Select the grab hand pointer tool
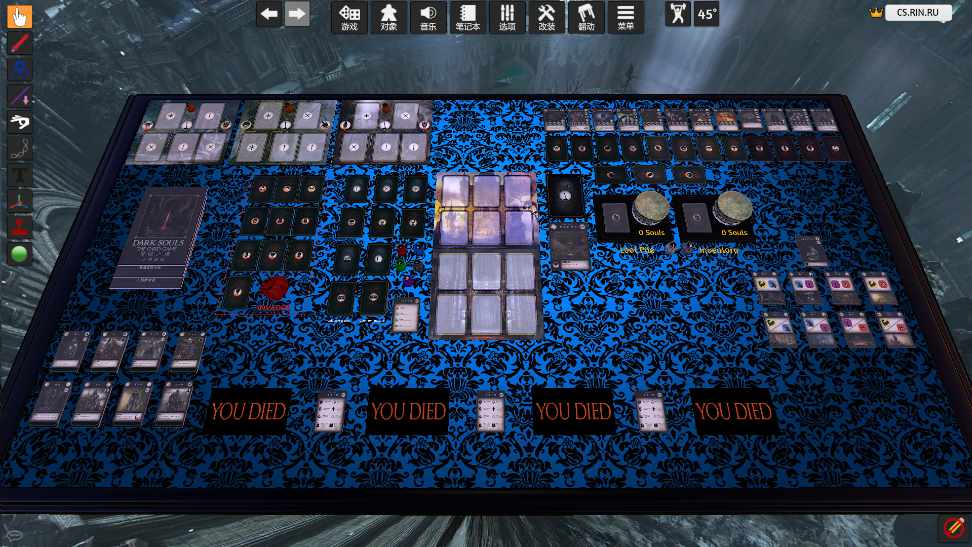The height and width of the screenshot is (547, 972). [19, 16]
